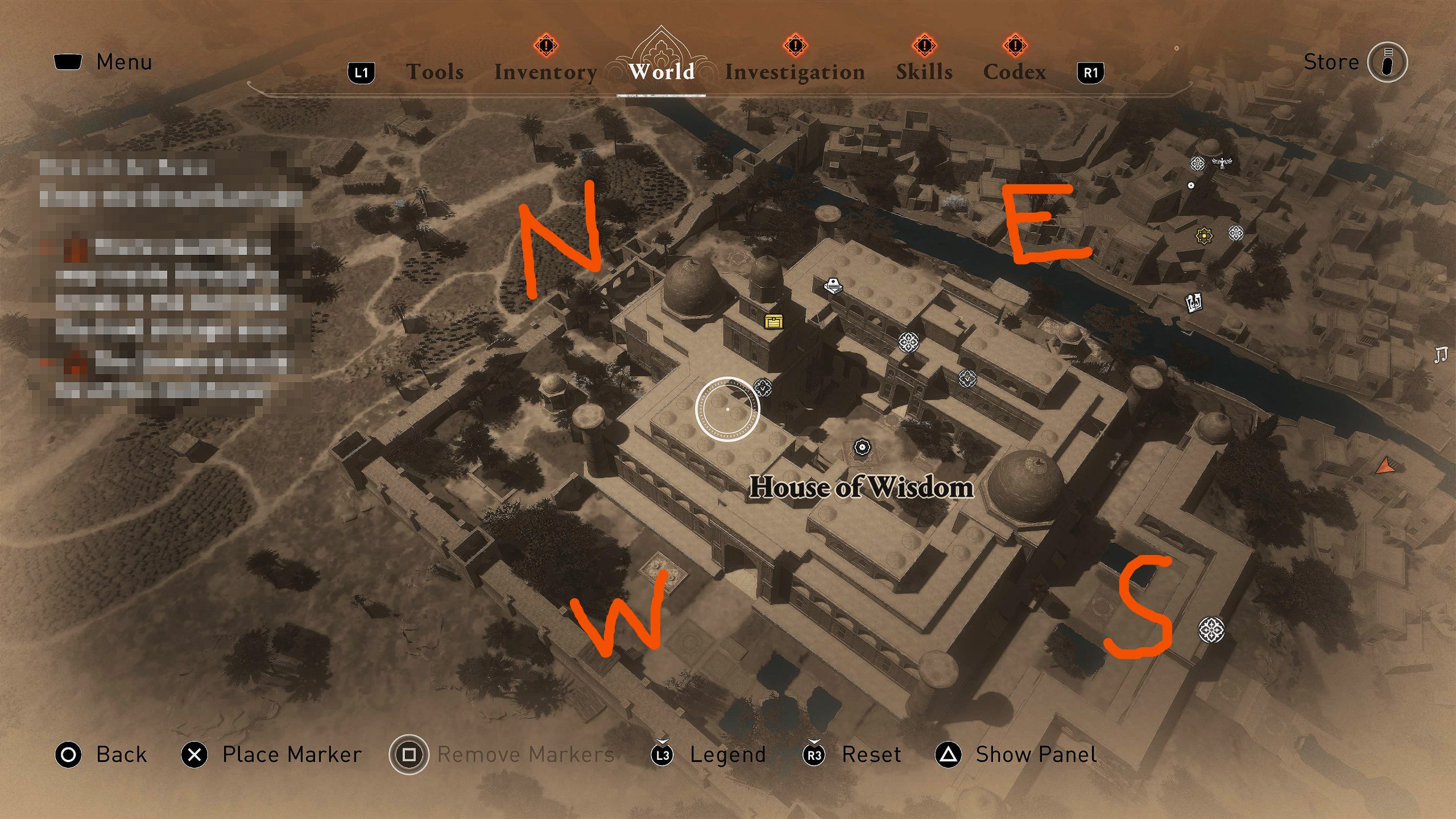Go to the Investigation tab

pos(795,72)
